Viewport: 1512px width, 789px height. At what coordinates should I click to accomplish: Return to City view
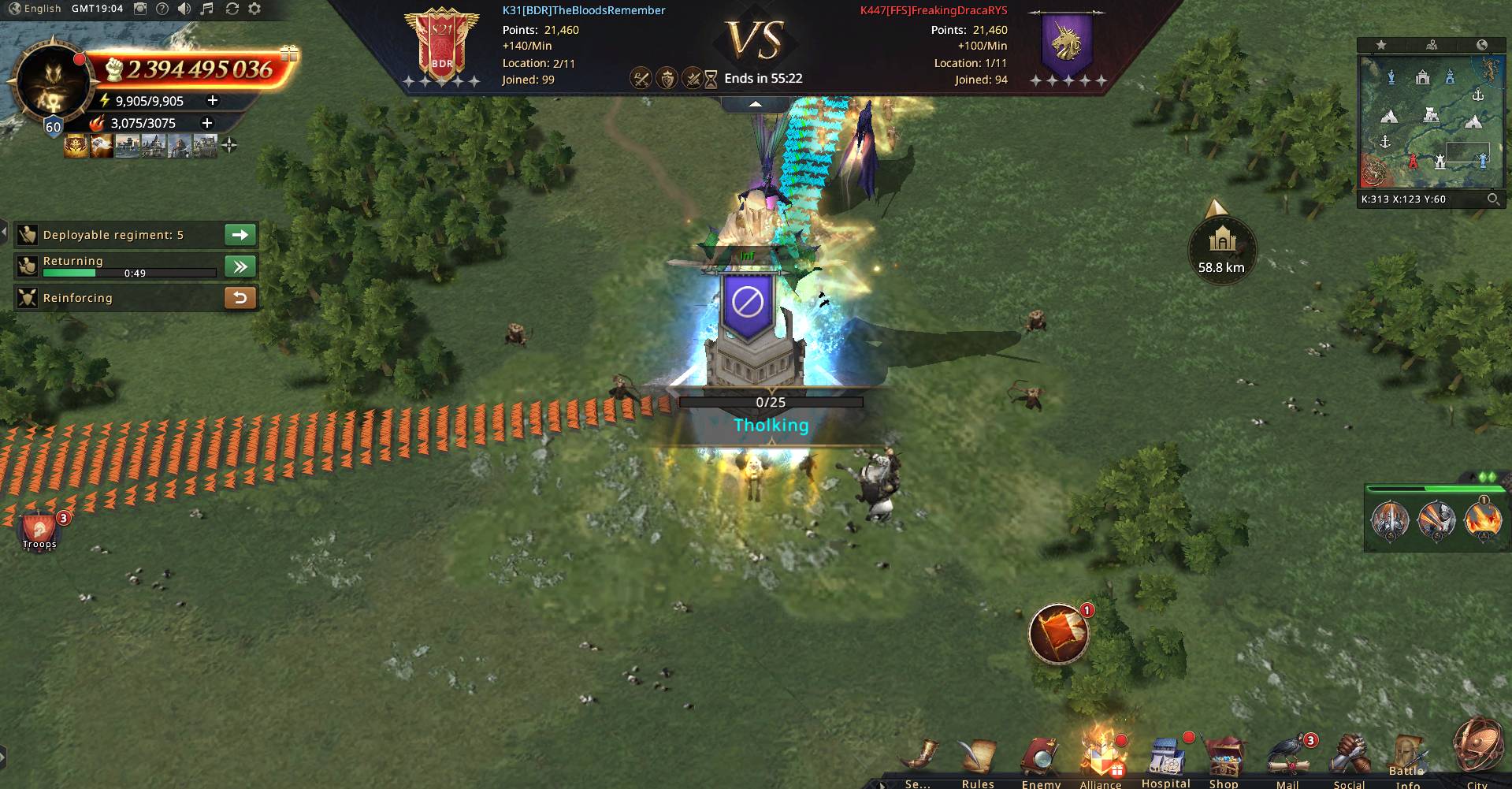coord(1477,757)
